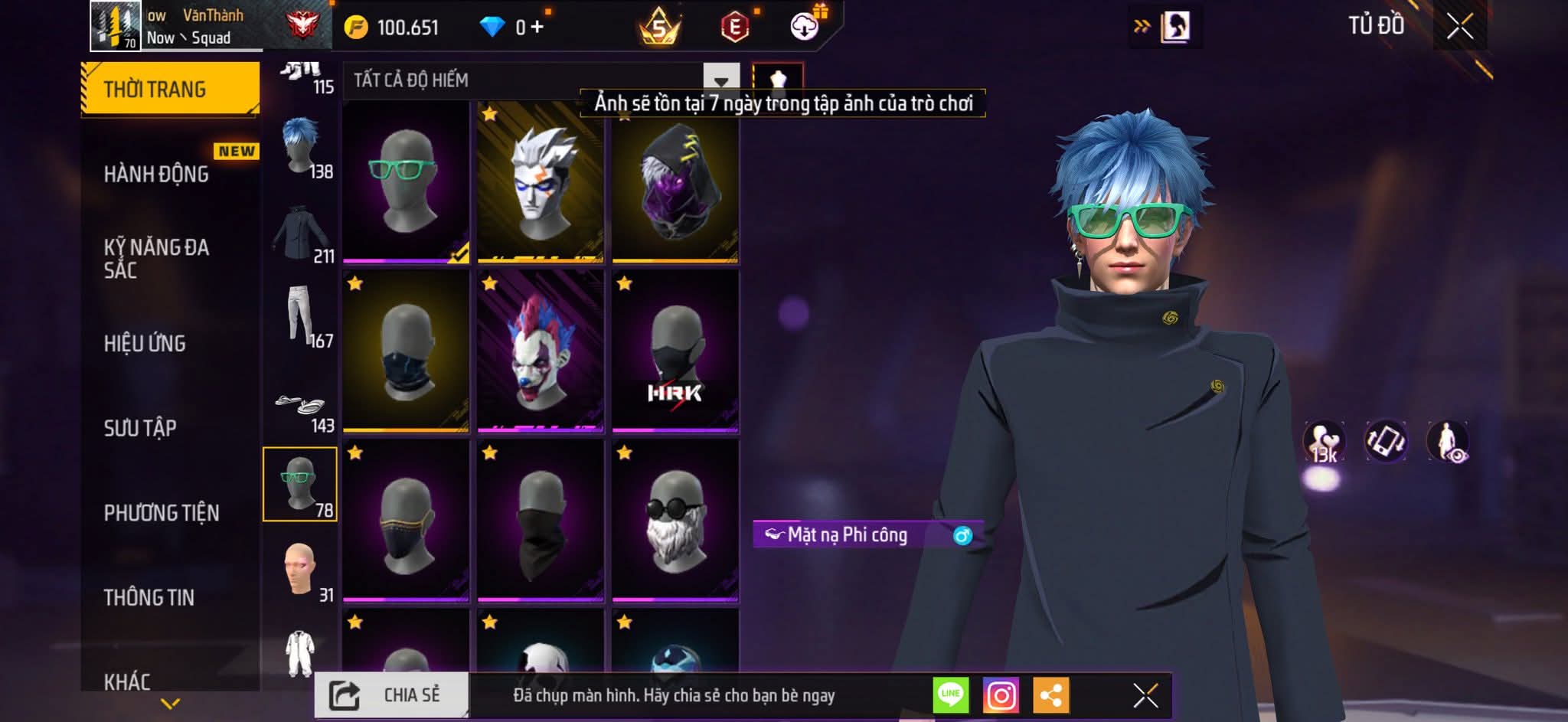
Task: Equip the green glasses mask item
Action: 406,181
